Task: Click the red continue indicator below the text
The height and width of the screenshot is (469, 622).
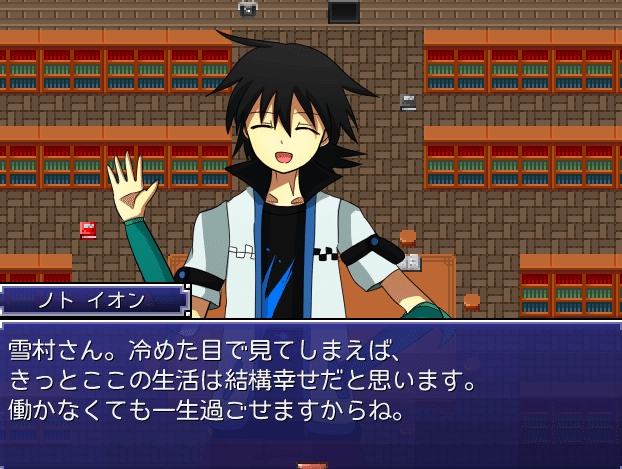Action: 311,465
